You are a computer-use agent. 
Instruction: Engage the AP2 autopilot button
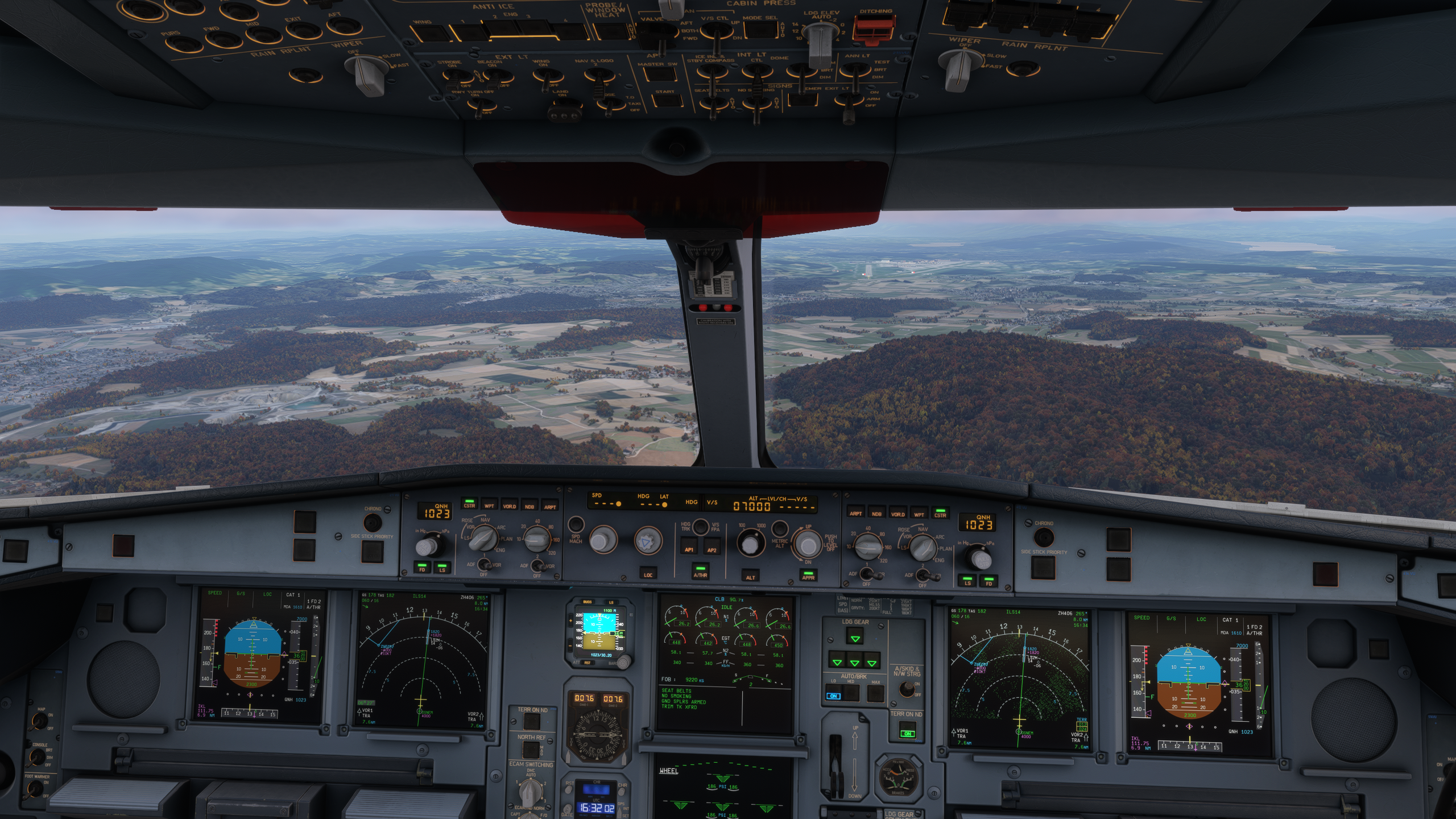[712, 547]
